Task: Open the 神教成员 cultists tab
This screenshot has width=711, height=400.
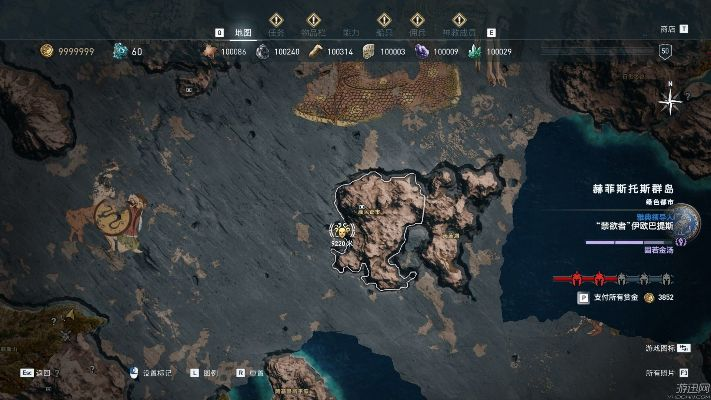Action: click(459, 32)
